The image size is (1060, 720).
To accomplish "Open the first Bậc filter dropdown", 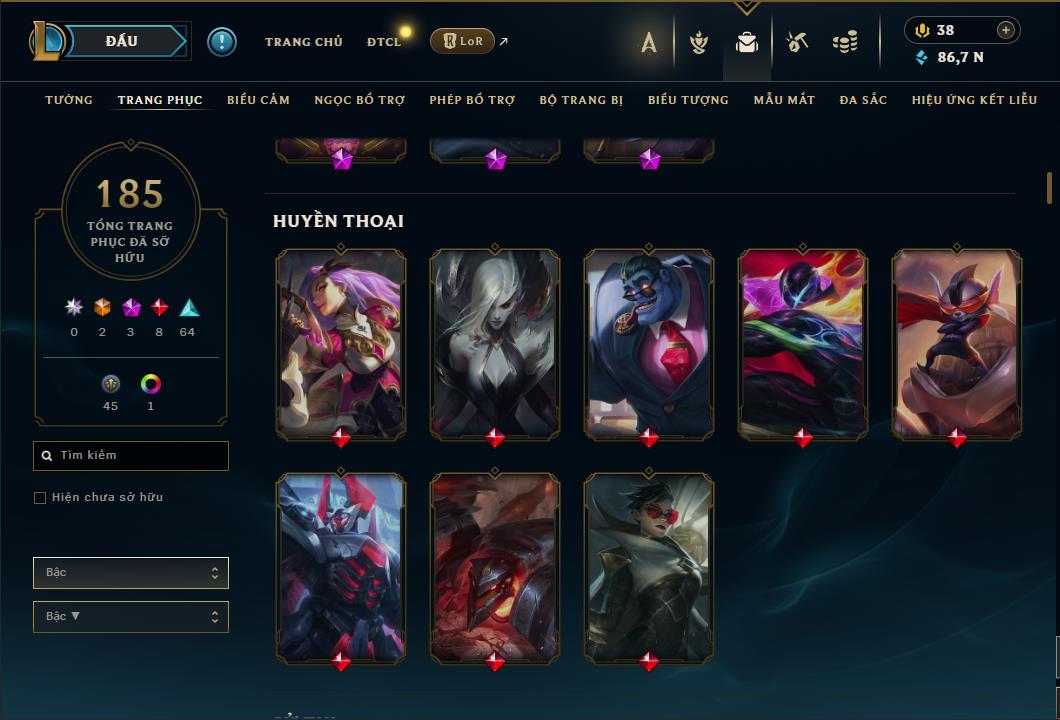I will (131, 573).
